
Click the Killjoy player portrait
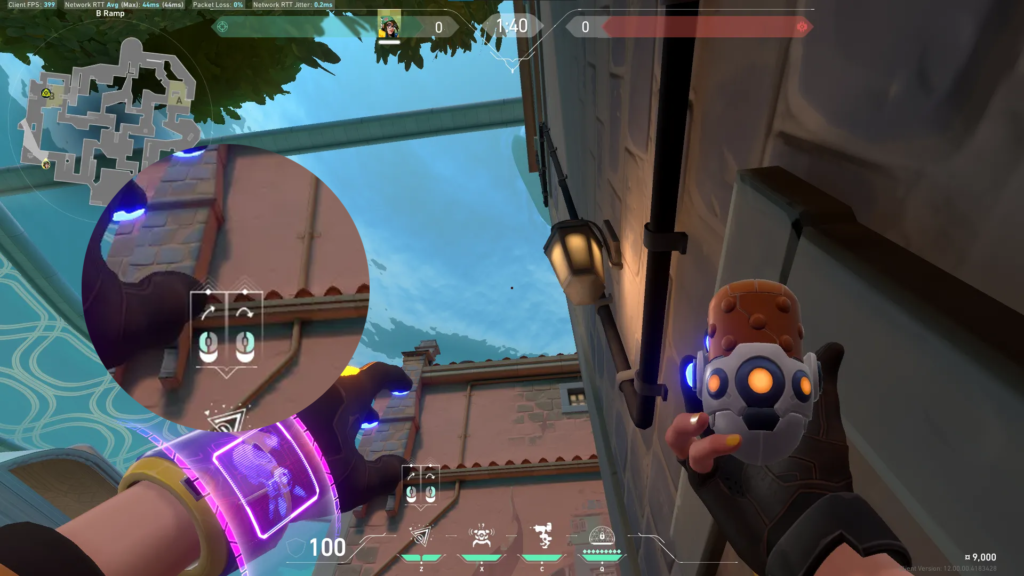click(388, 26)
